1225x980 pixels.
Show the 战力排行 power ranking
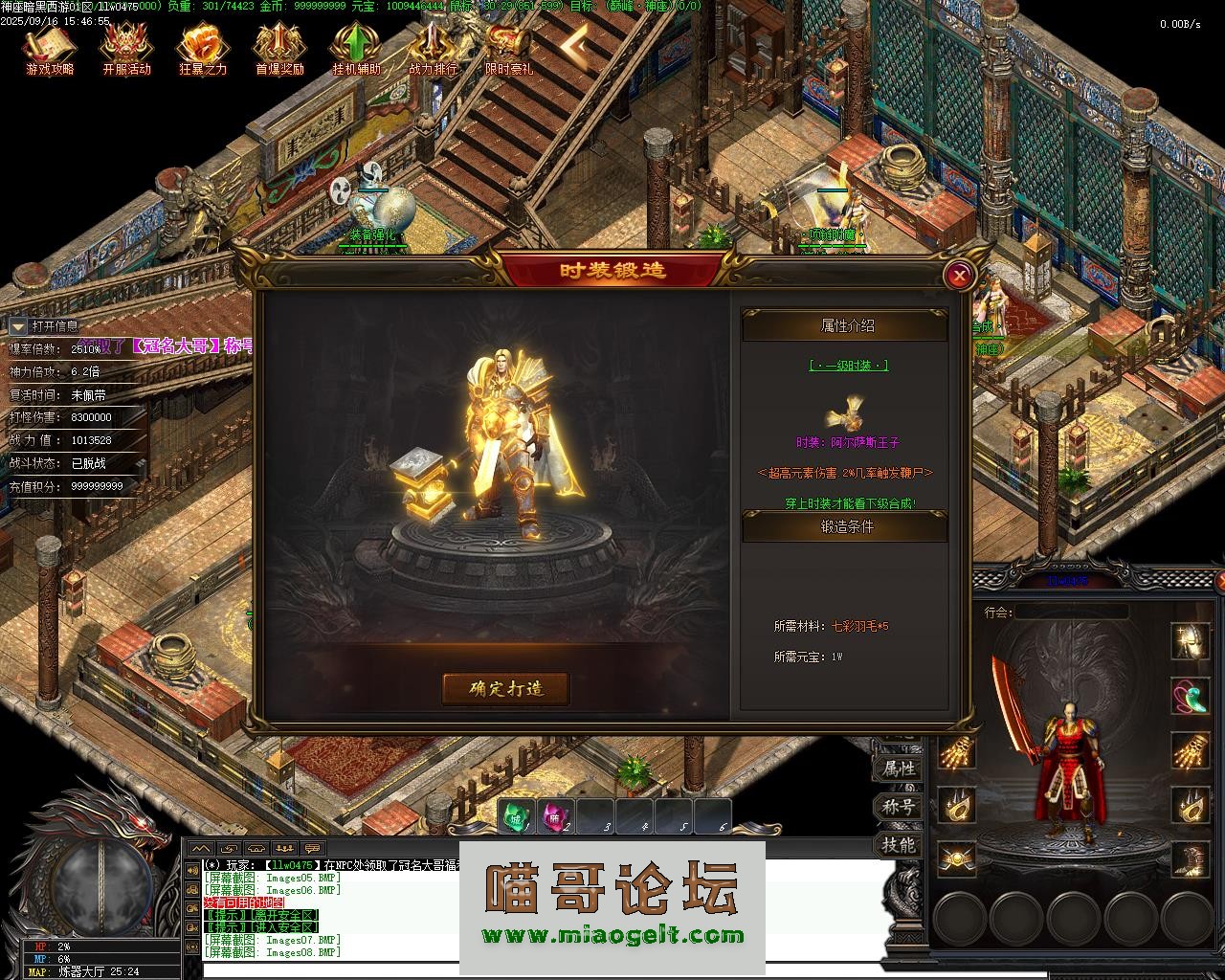click(x=433, y=48)
